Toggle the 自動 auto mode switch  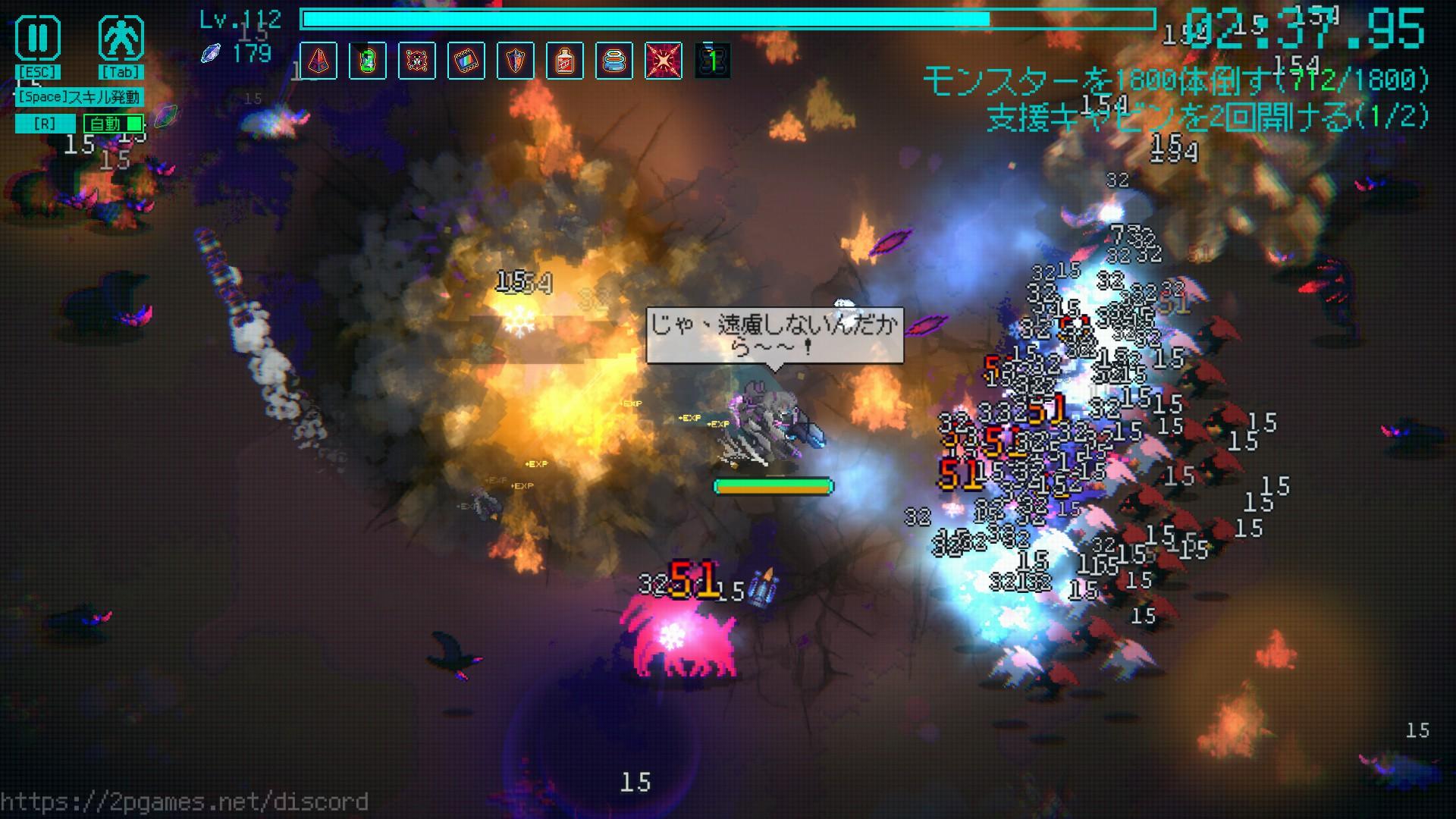pos(114,124)
